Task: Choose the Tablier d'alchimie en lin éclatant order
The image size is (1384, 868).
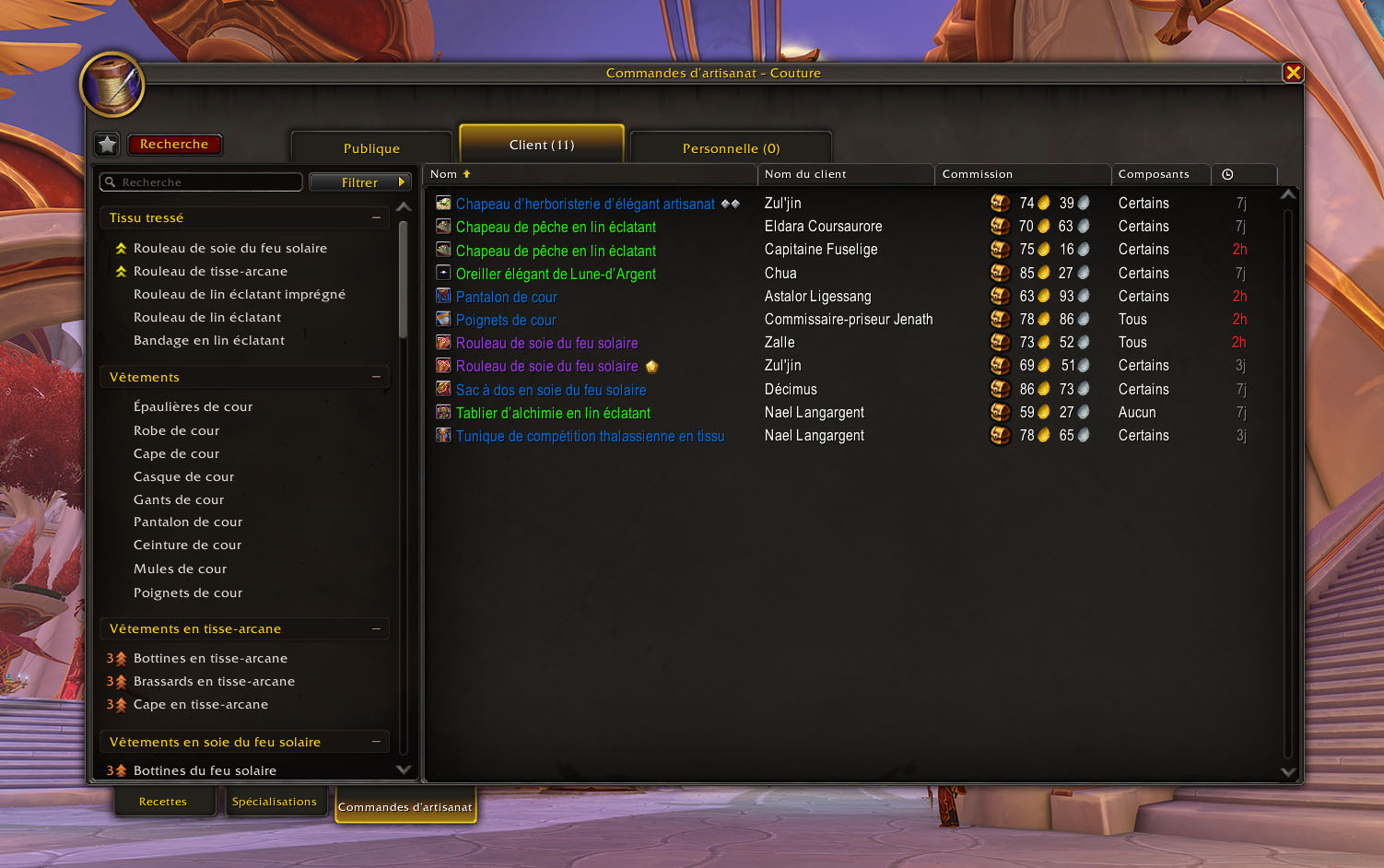Action: (553, 413)
